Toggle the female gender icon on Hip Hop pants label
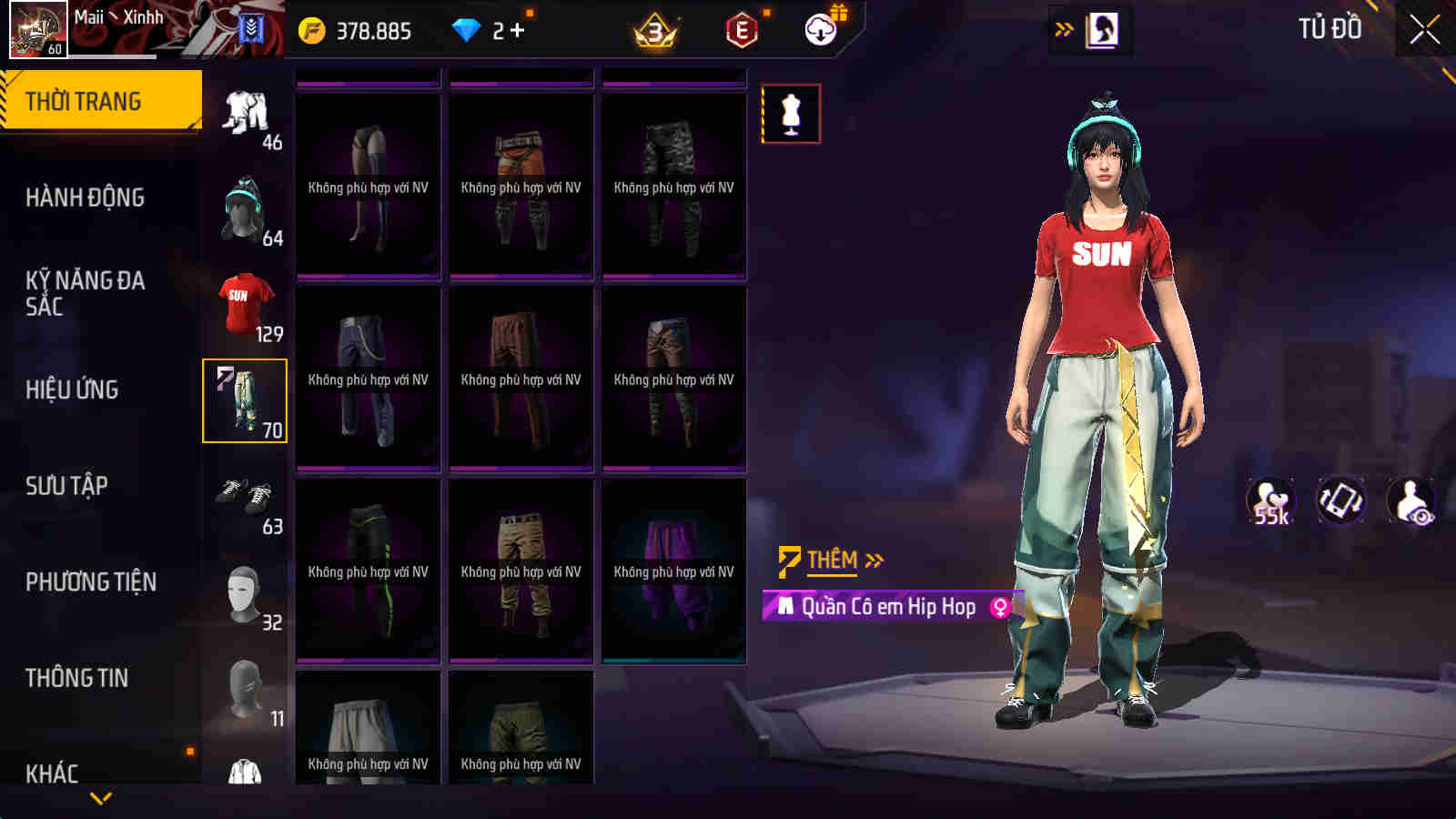The image size is (1456, 819). (997, 604)
